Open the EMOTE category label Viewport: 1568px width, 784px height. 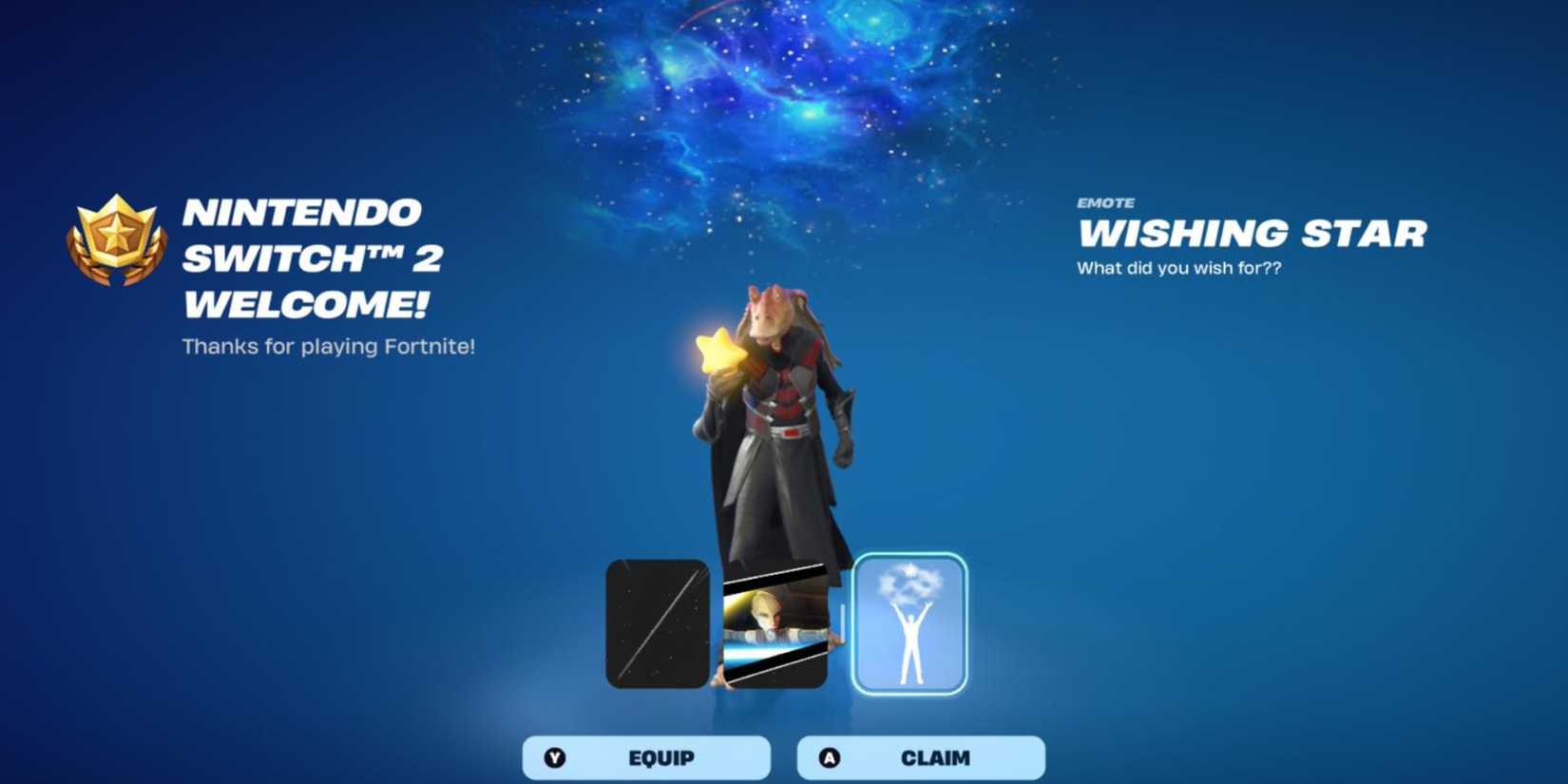point(1105,202)
